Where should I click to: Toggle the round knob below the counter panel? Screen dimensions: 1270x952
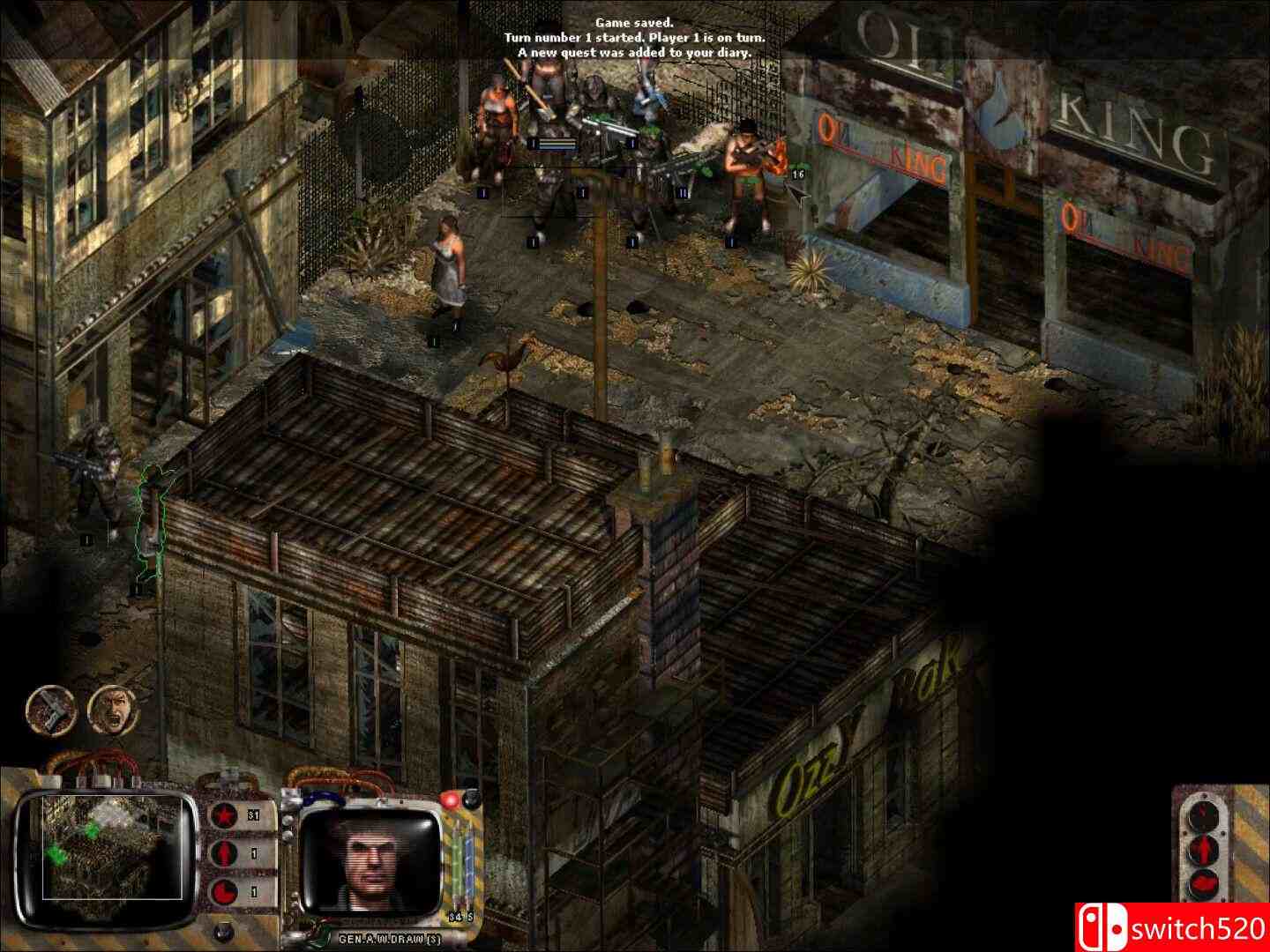pyautogui.click(x=220, y=932)
